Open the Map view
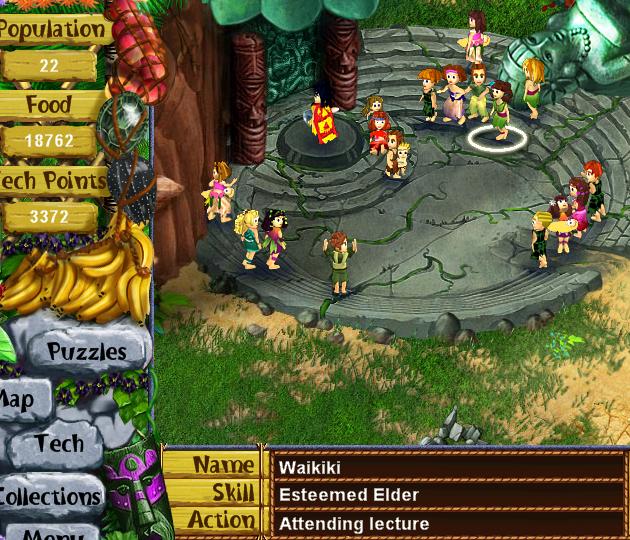Screen dimensions: 630x540 (18, 401)
